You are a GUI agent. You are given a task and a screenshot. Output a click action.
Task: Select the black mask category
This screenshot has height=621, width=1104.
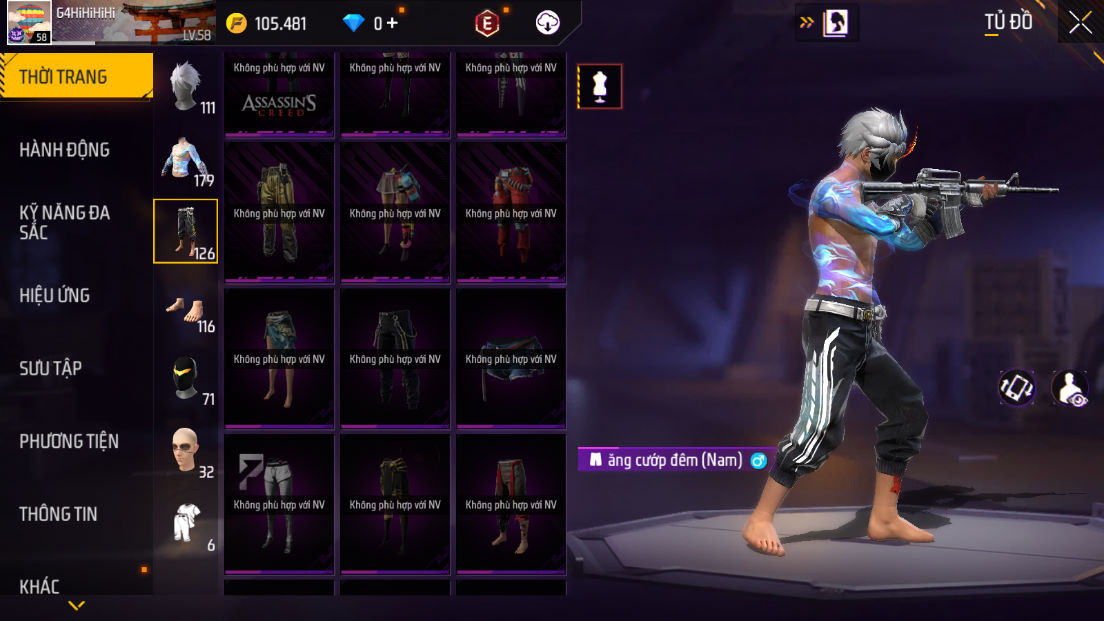[x=186, y=378]
